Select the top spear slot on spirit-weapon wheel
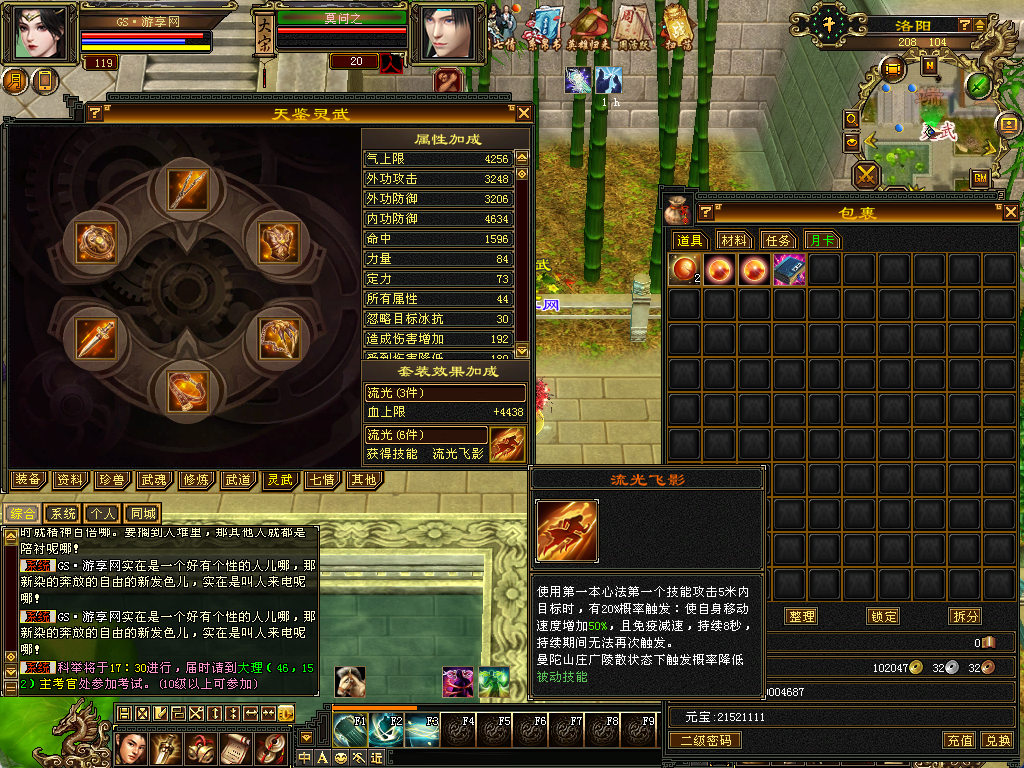Screen dimensions: 1024x768 click(x=187, y=189)
